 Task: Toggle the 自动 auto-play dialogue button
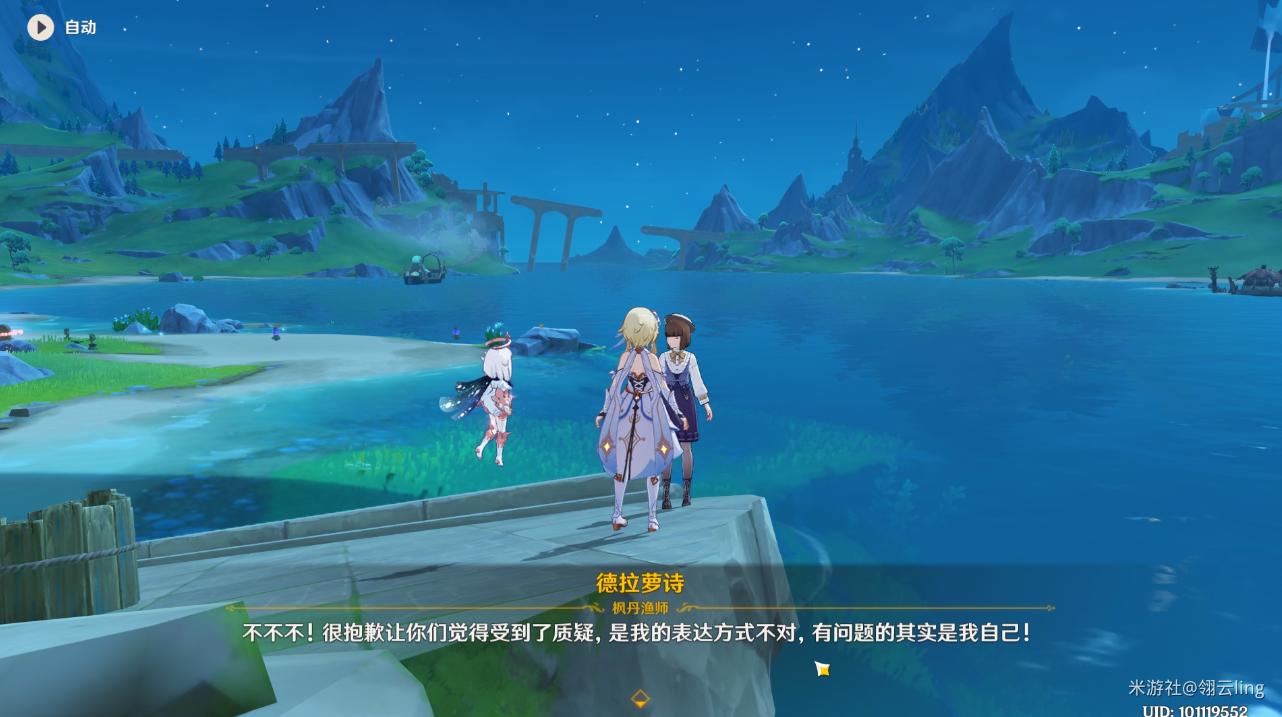pyautogui.click(x=41, y=27)
